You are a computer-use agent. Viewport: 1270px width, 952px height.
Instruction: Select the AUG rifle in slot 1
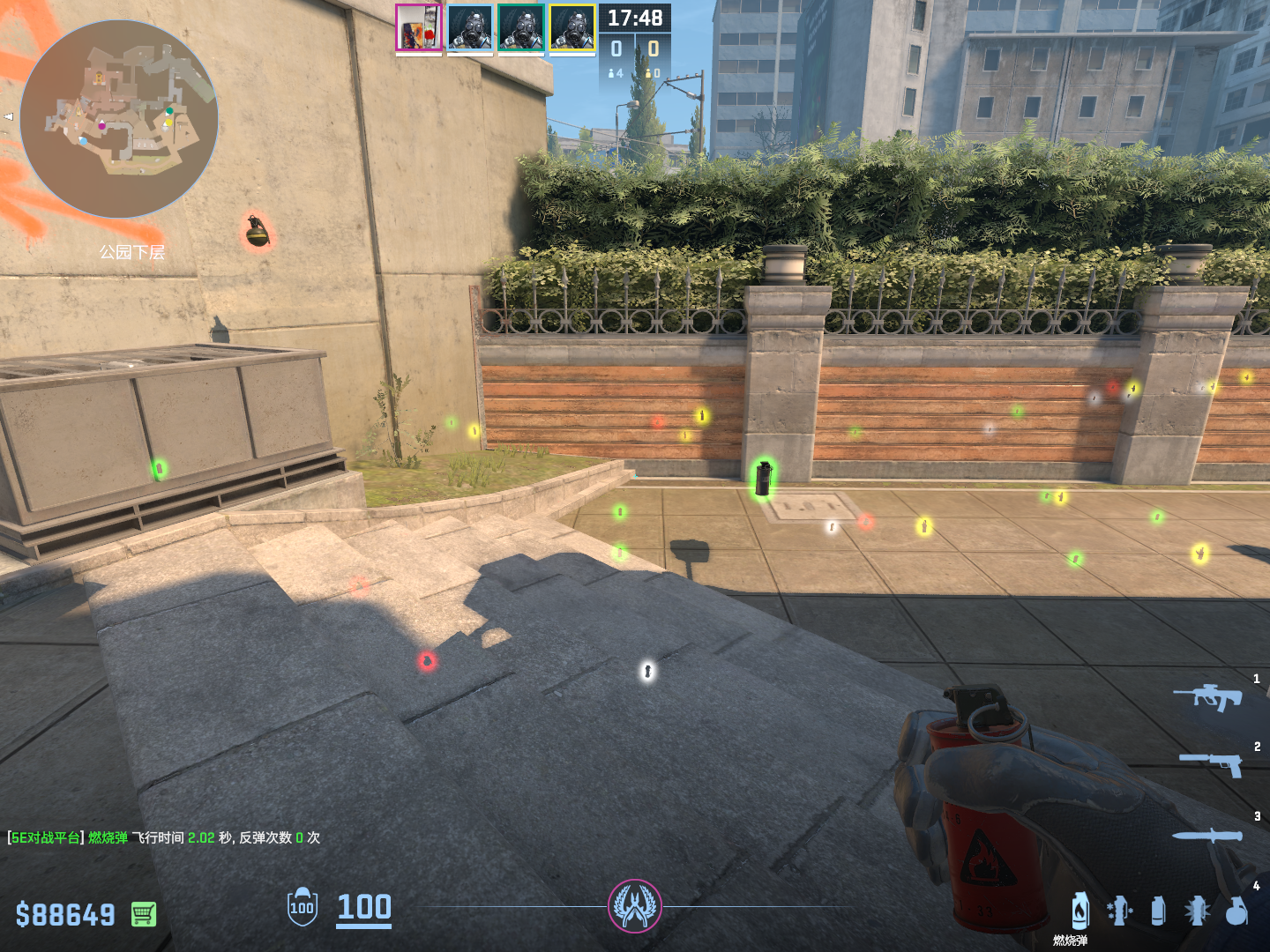1208,696
